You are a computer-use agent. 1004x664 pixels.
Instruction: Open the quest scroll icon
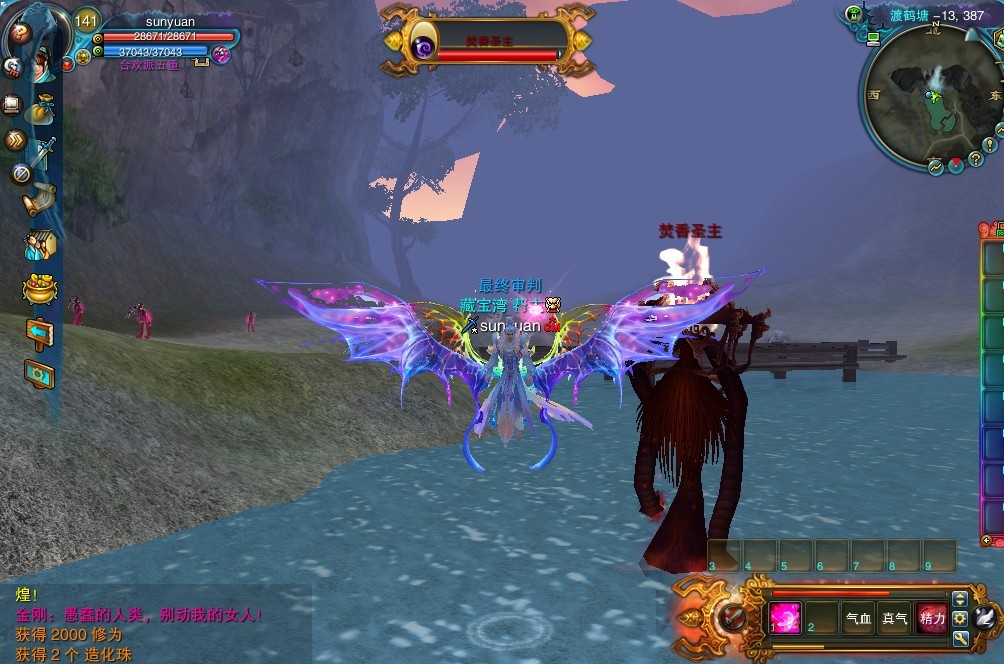(x=40, y=198)
